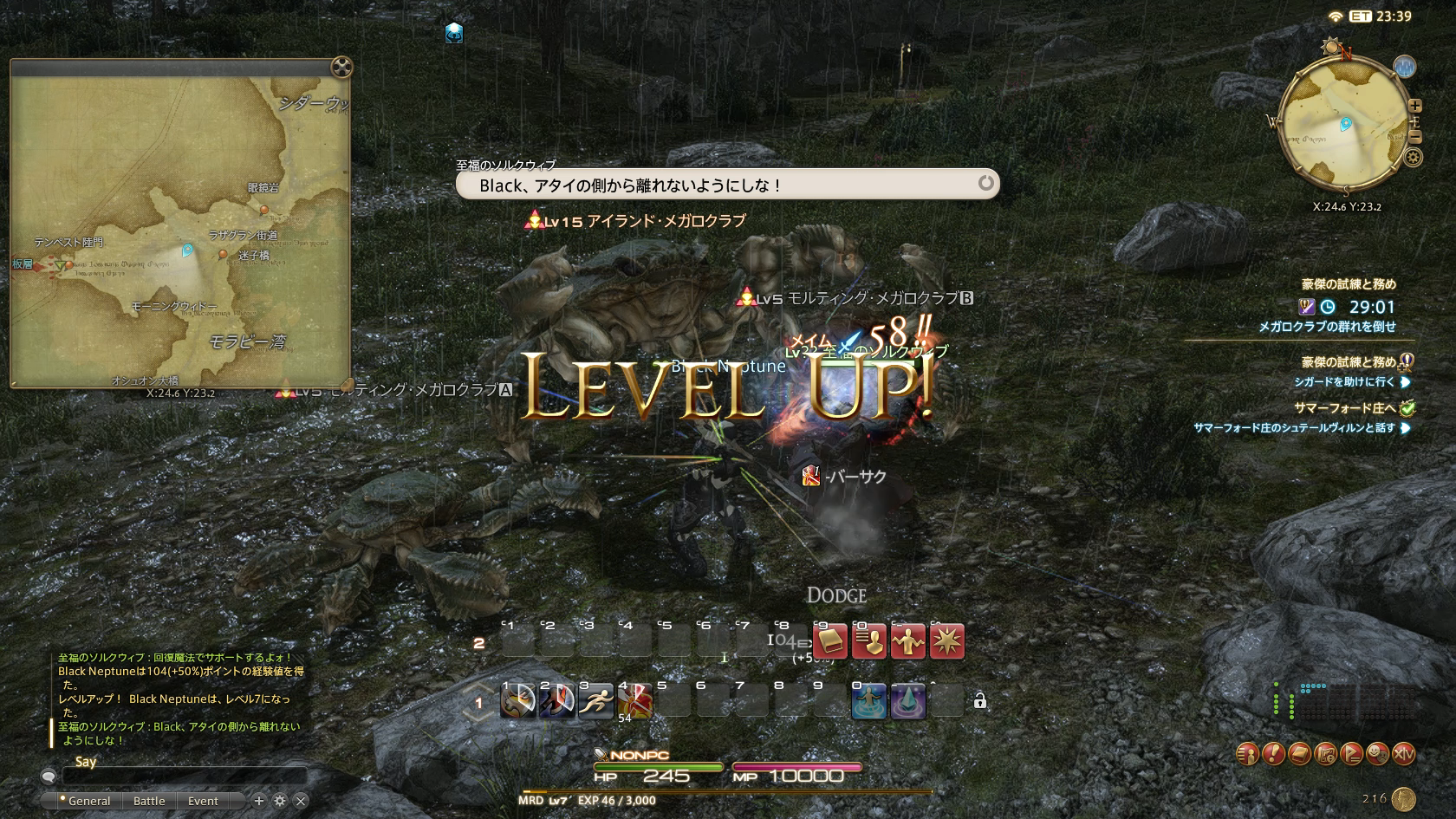Zoom out the minimap with minus button

coord(1415,137)
